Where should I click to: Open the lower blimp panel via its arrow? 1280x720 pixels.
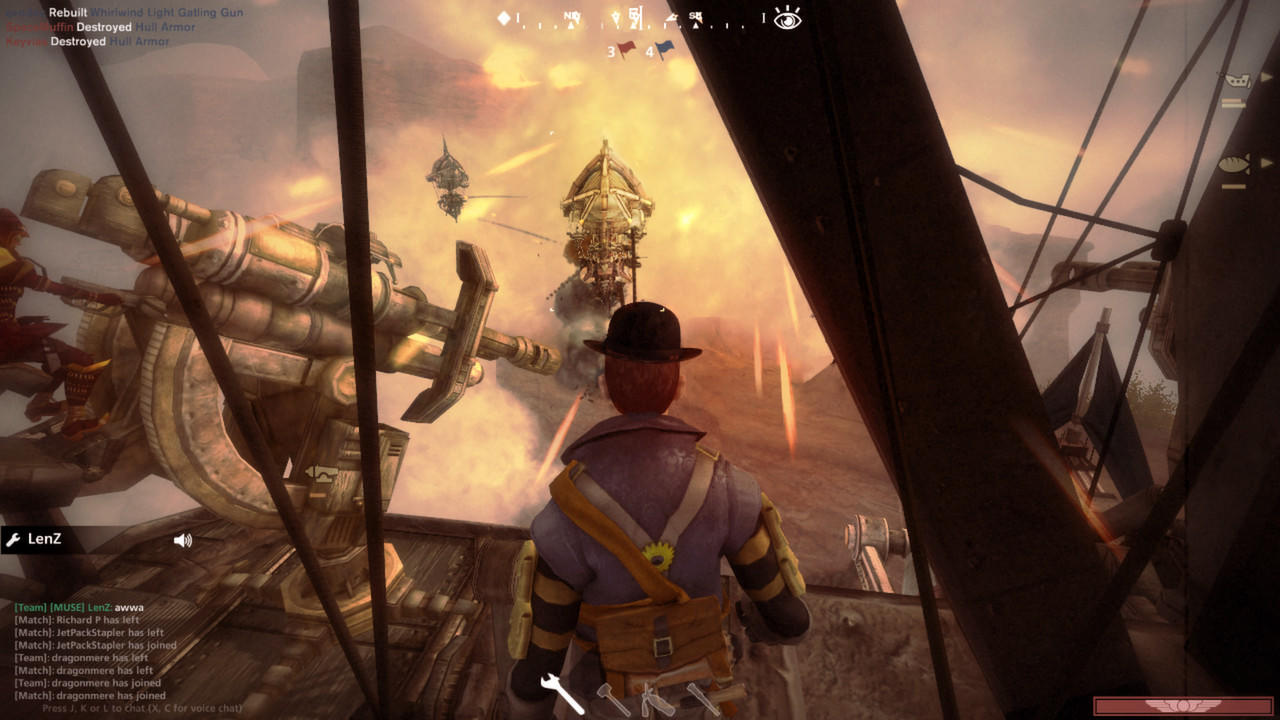coord(1266,162)
